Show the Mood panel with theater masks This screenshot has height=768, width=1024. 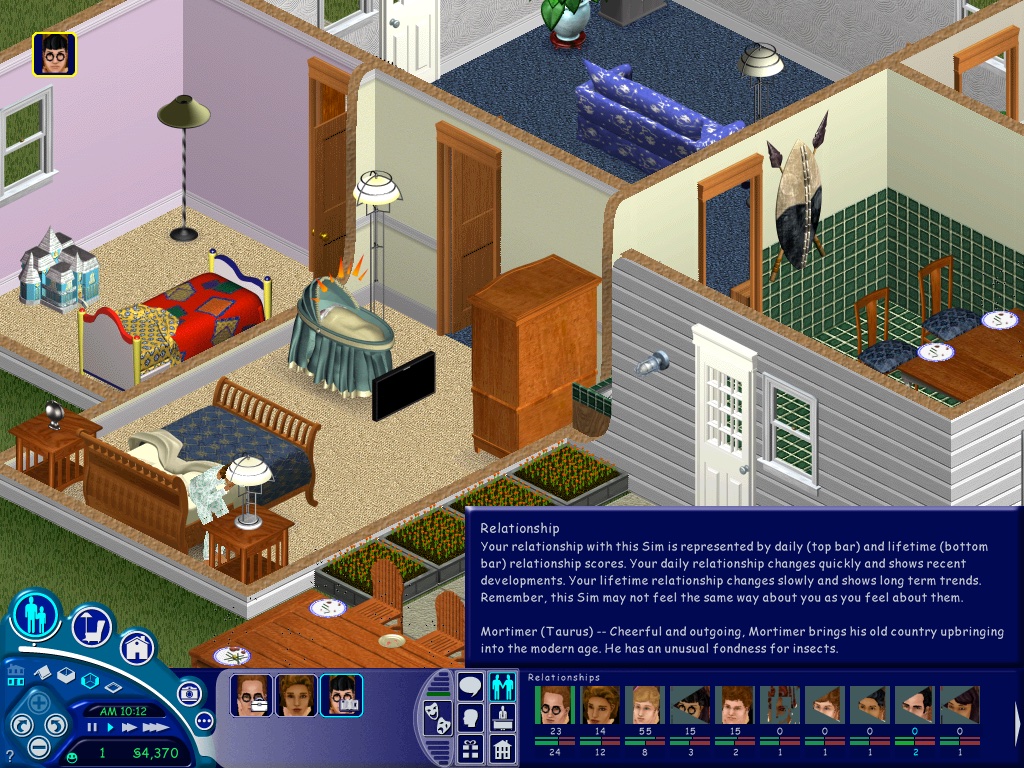pyautogui.click(x=437, y=717)
